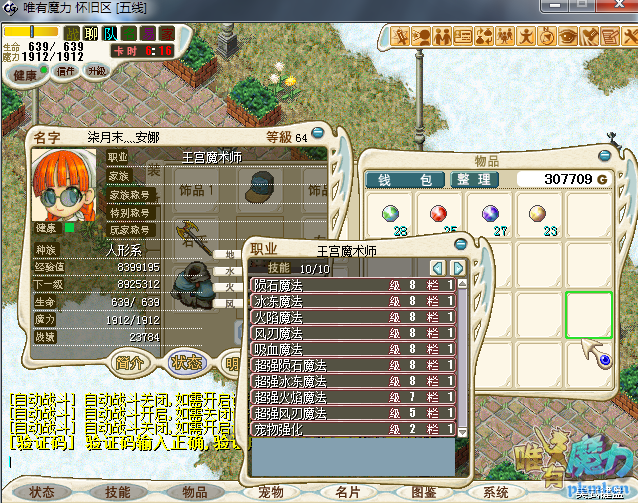Click the 整理 (sort) button in inventory
Screen dimensions: 638x503
click(473, 180)
